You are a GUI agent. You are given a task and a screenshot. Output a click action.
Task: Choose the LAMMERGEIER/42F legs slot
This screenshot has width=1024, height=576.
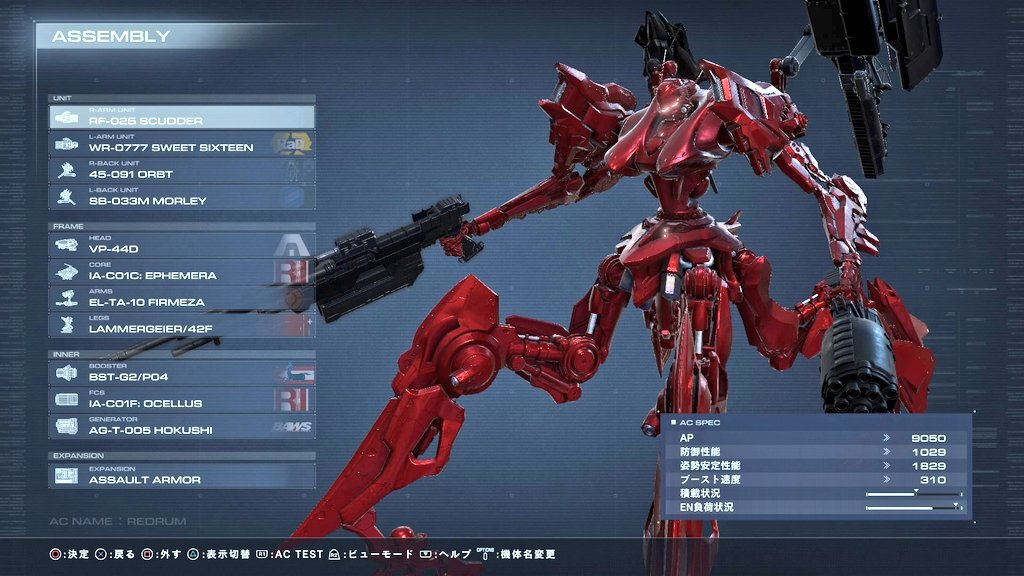(x=181, y=325)
